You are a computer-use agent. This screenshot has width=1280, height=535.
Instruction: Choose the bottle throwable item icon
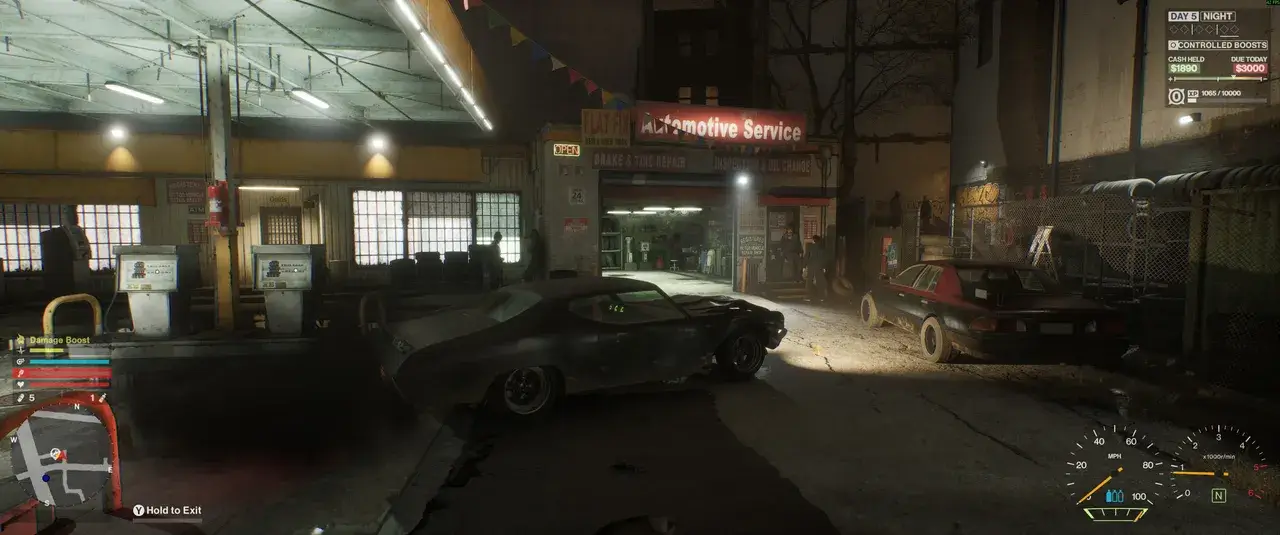pos(102,398)
